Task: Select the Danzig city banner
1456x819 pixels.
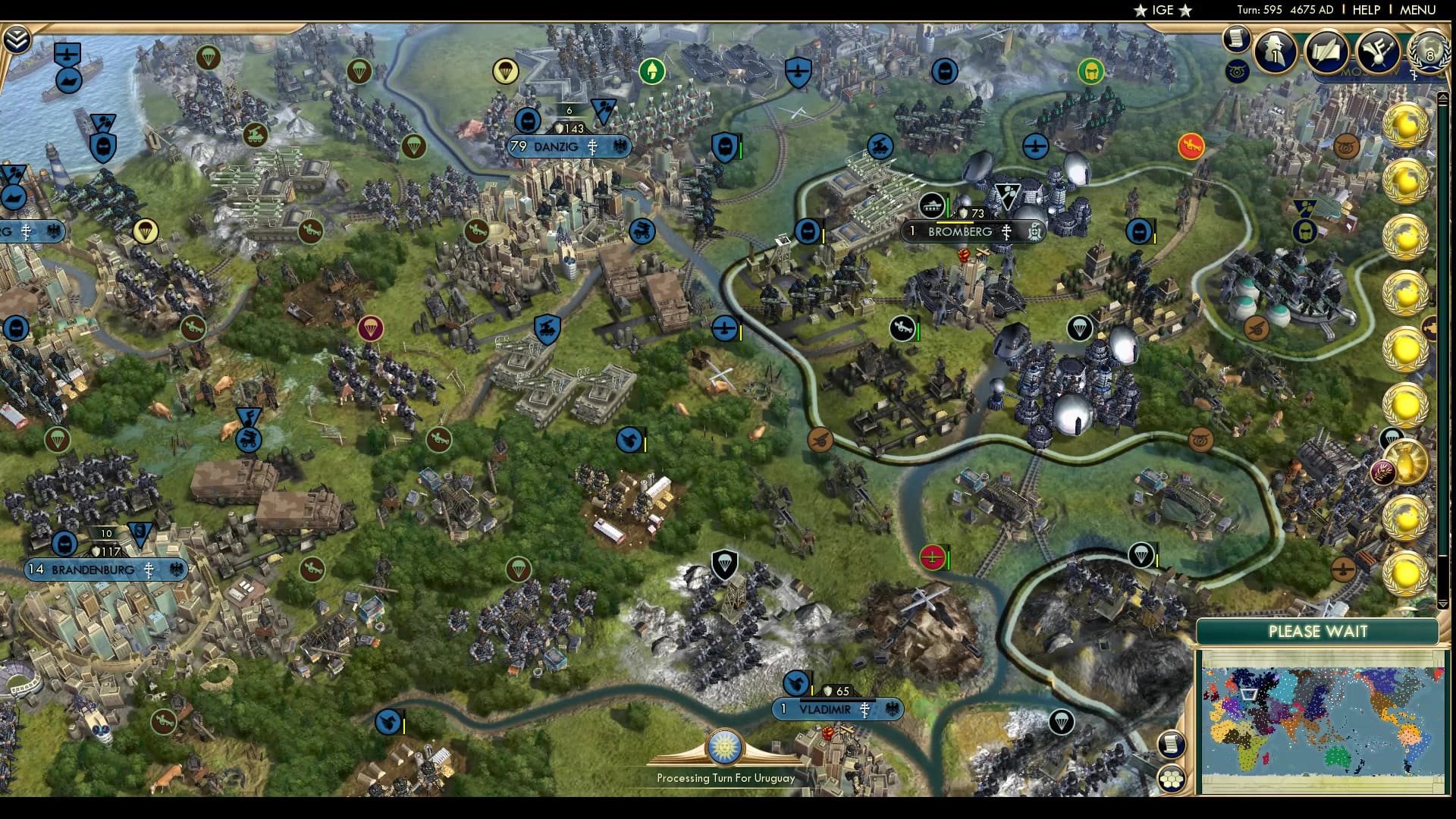Action: click(x=567, y=147)
